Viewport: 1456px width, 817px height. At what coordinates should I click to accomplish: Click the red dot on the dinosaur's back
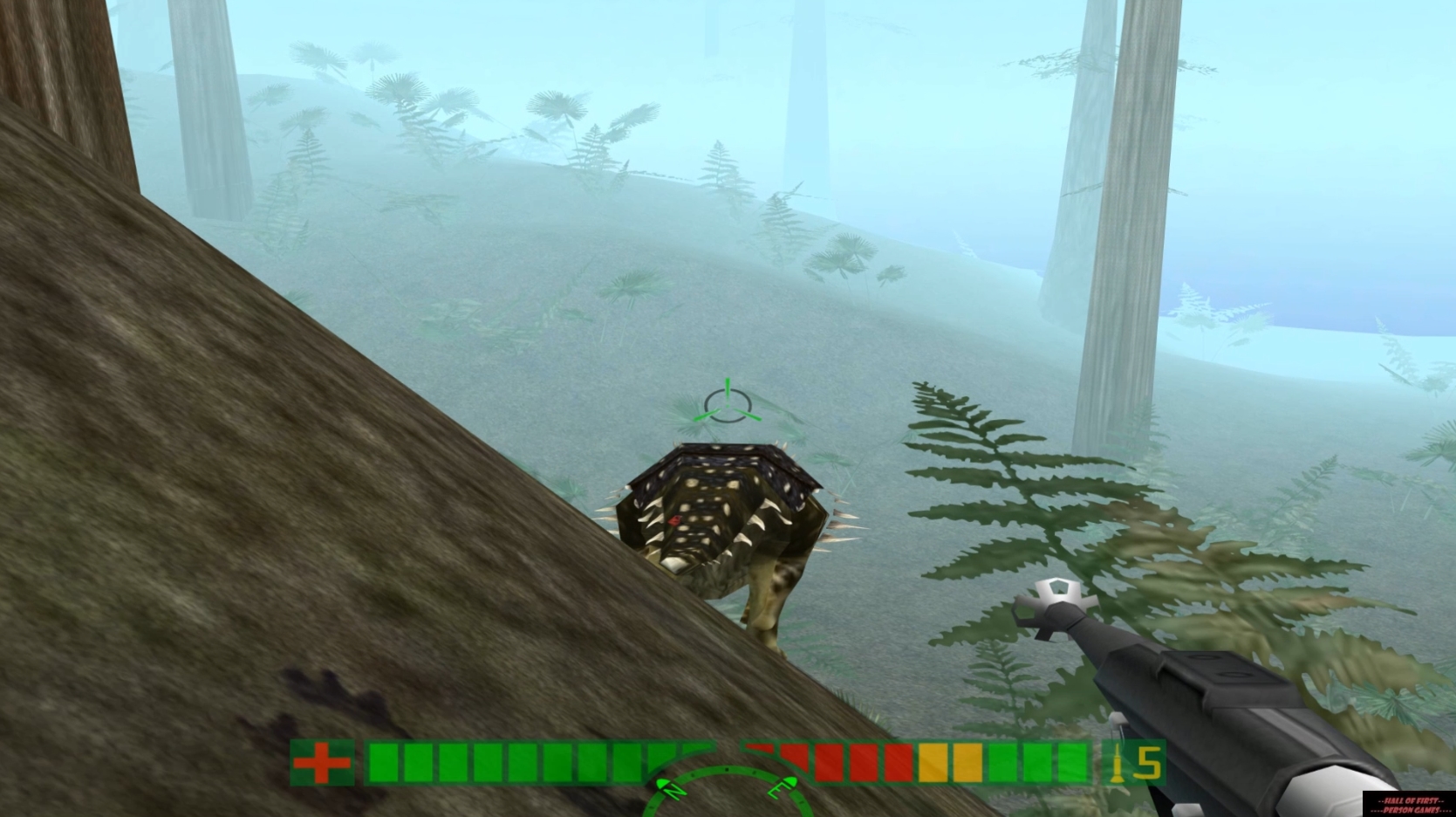(x=674, y=518)
